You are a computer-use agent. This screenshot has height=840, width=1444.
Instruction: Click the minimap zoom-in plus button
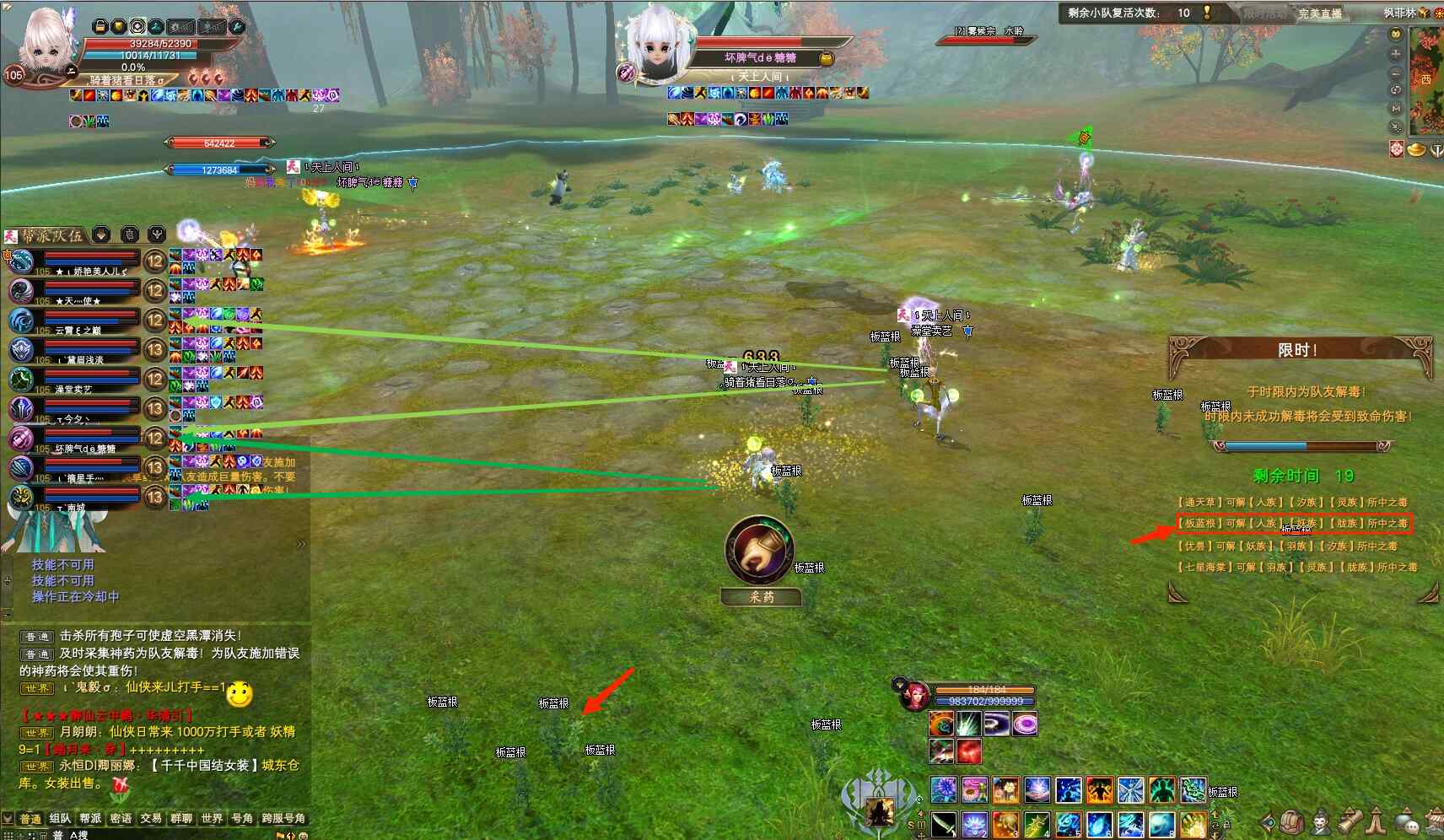pos(1396,53)
